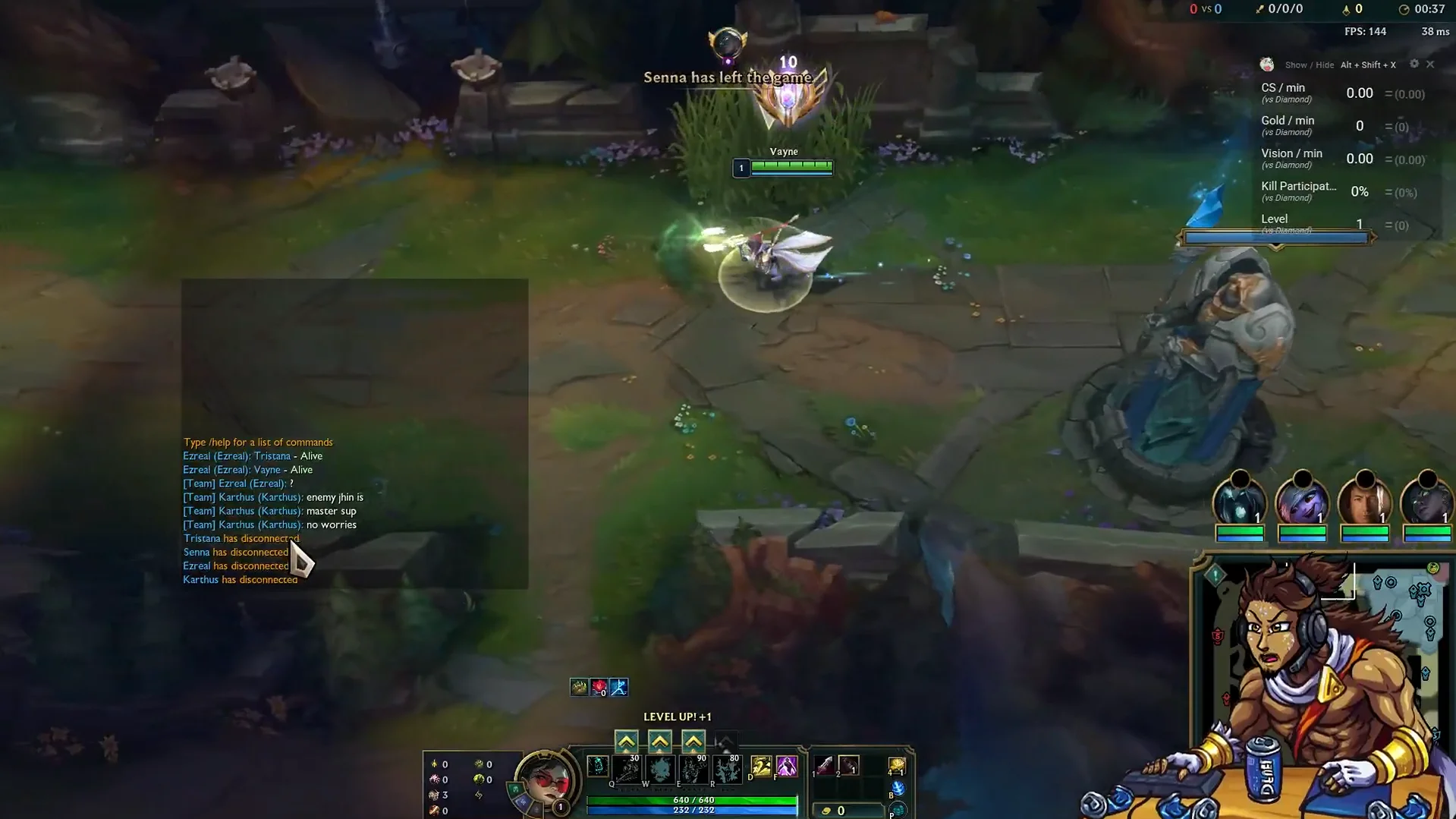Activate the purple summoner spell in the F slot
Image resolution: width=1456 pixels, height=819 pixels.
pyautogui.click(x=787, y=767)
